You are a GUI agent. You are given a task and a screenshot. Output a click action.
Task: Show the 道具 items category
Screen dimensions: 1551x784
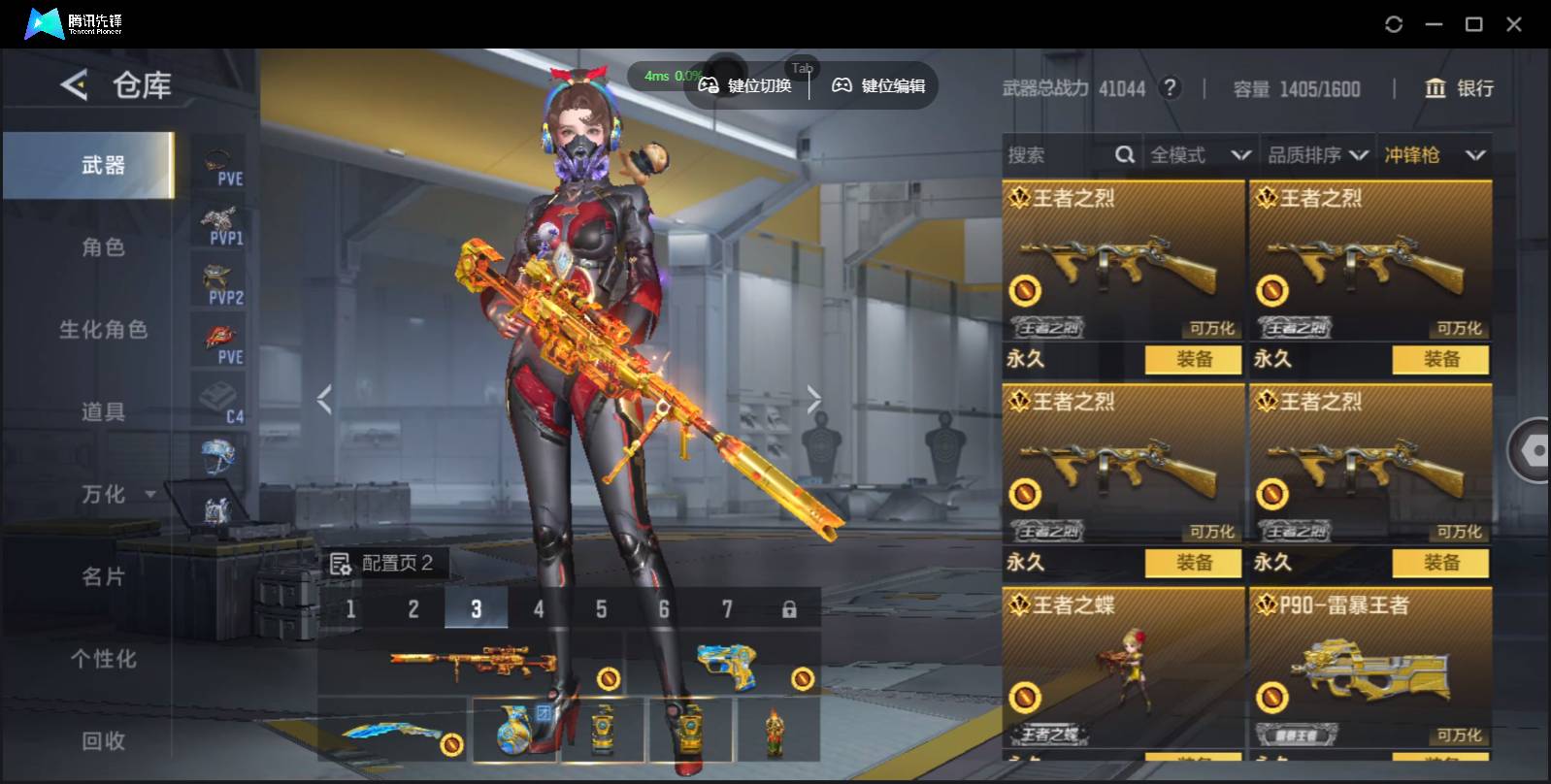[x=102, y=412]
